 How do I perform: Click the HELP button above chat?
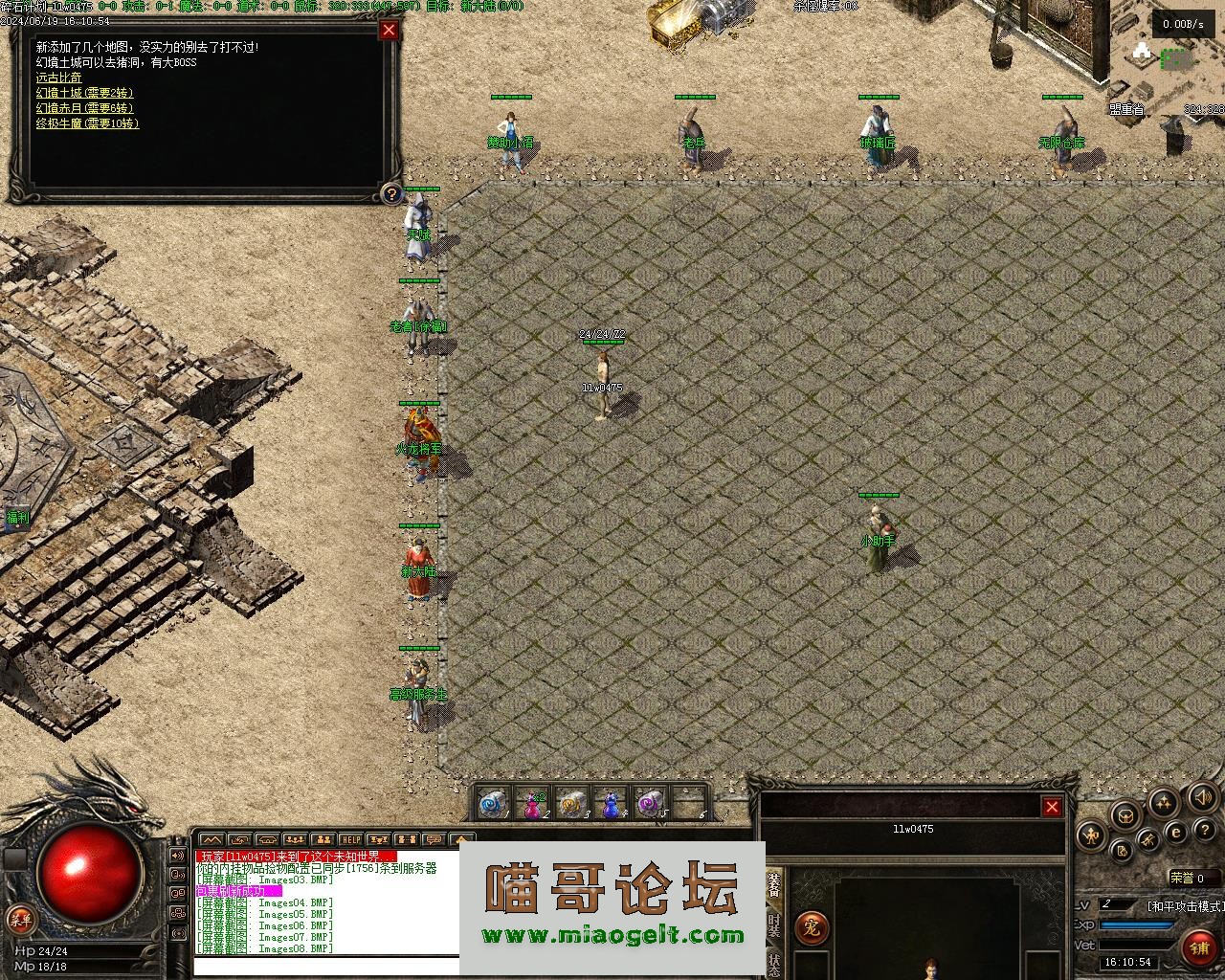click(351, 840)
